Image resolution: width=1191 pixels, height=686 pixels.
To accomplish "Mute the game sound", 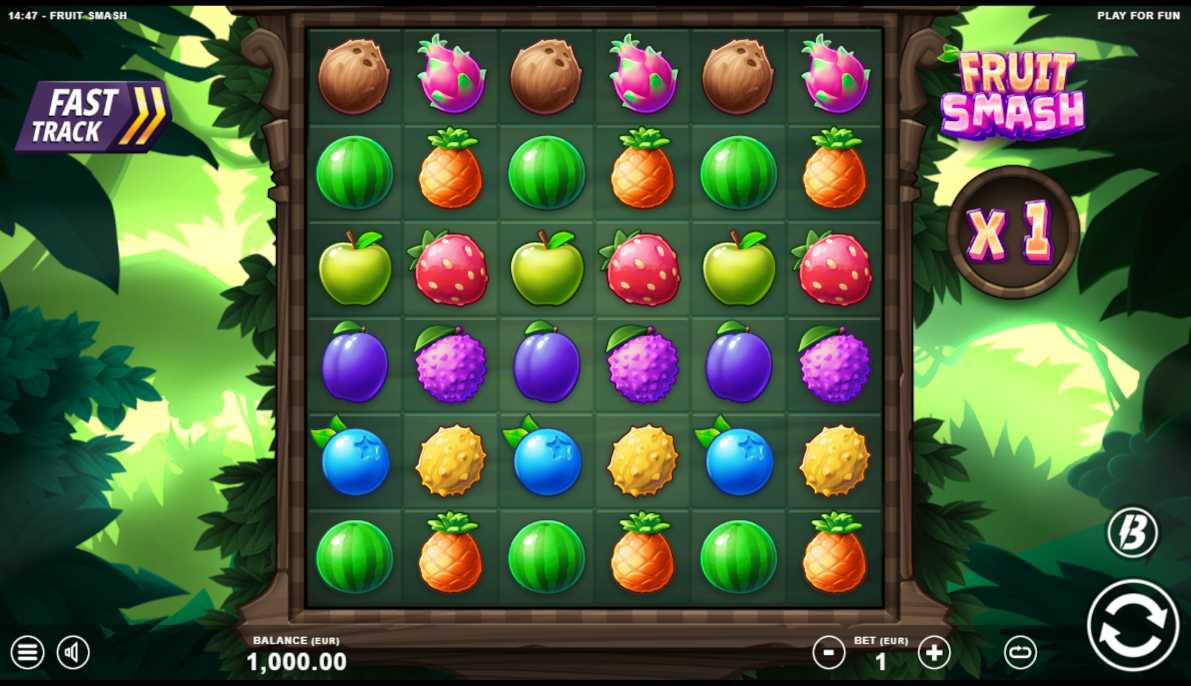I will (x=73, y=653).
